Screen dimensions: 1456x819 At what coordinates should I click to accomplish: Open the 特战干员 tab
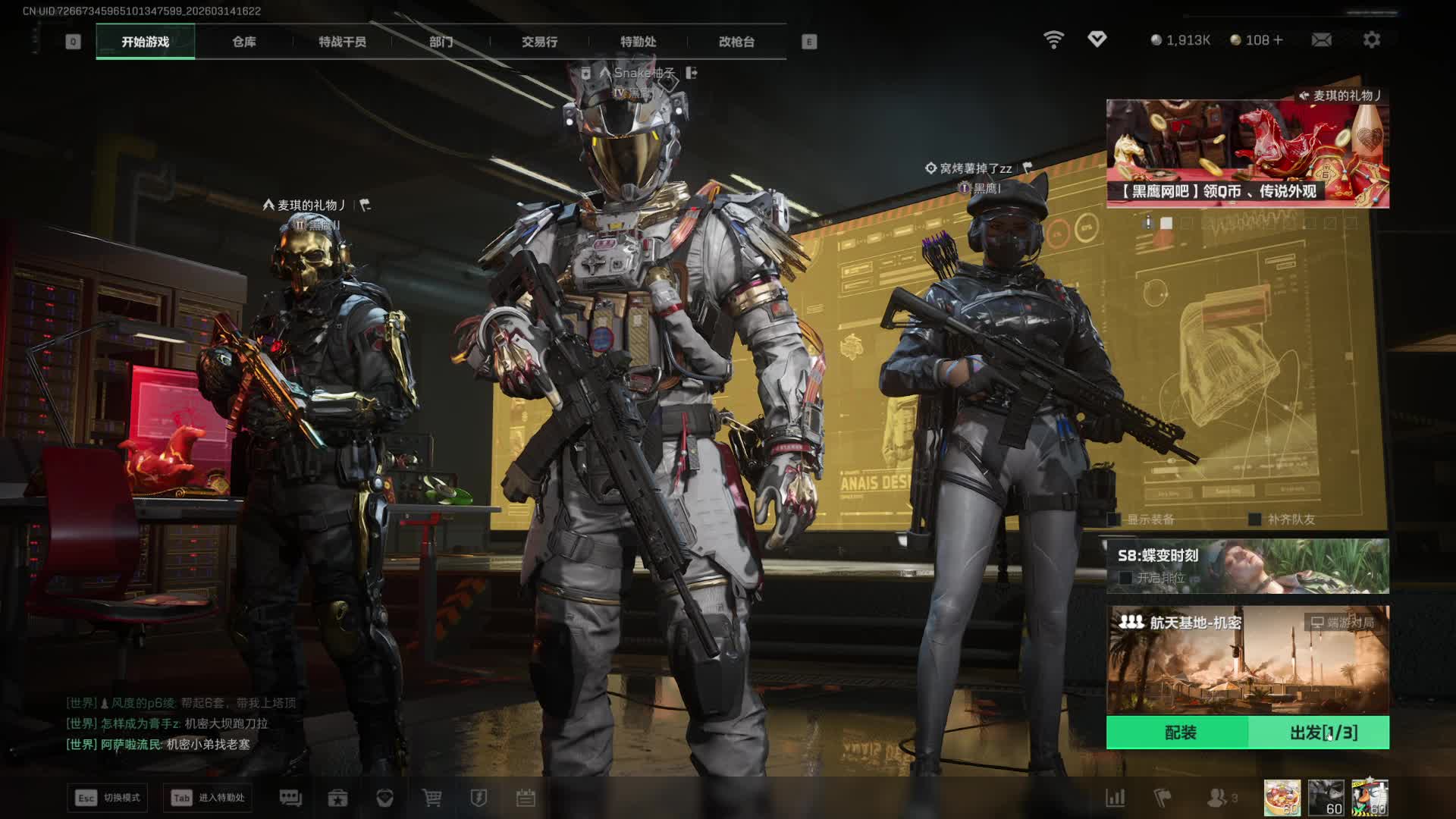(x=342, y=42)
